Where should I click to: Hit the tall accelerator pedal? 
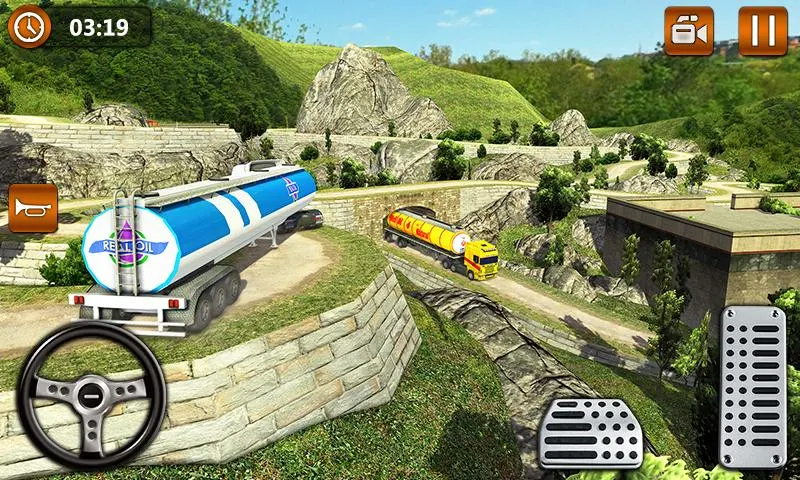point(752,387)
